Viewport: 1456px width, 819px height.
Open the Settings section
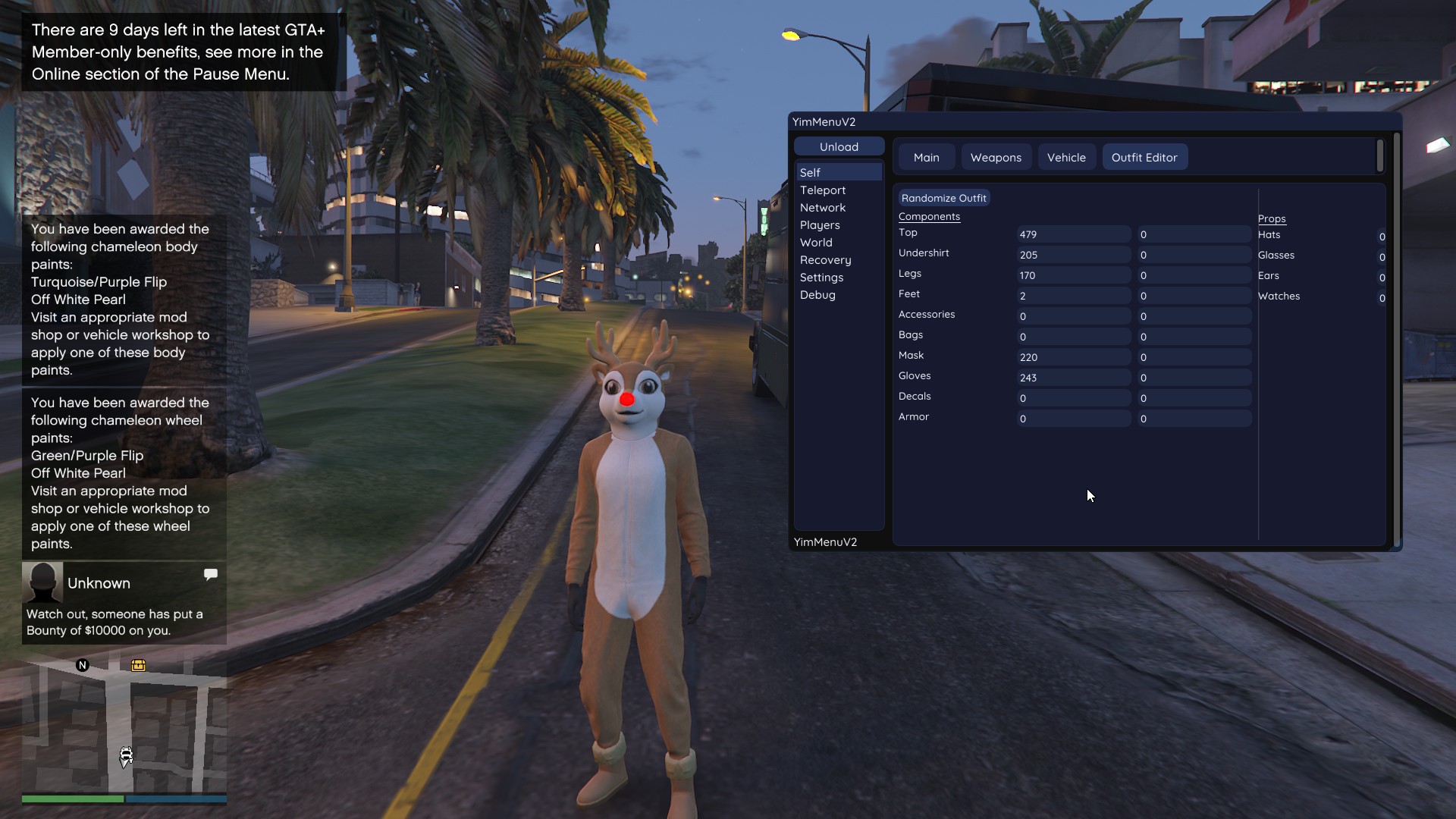click(821, 278)
